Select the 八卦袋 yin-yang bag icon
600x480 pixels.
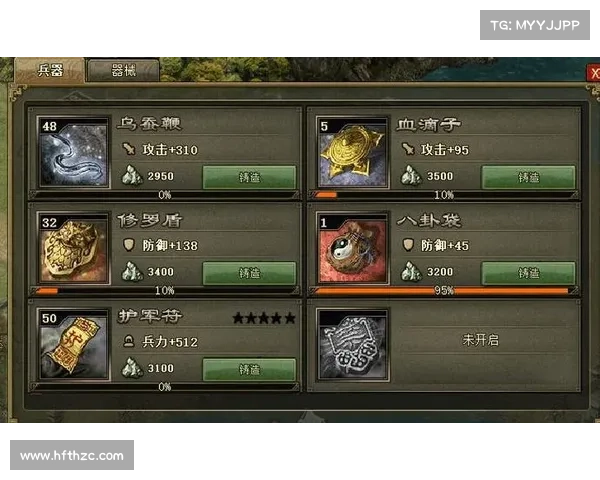pyautogui.click(x=352, y=250)
